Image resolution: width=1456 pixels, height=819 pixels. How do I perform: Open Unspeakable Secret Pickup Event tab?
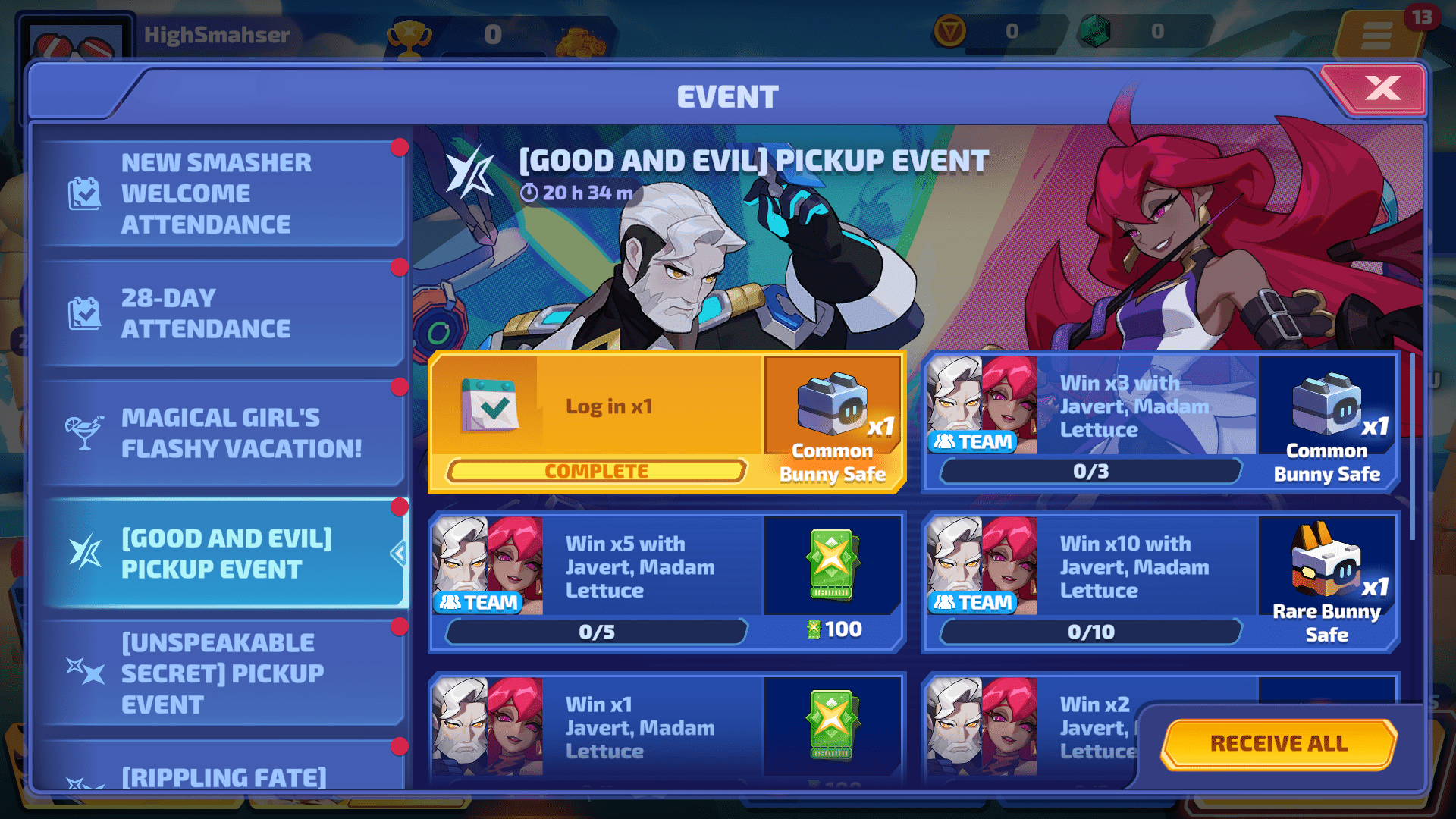click(220, 673)
